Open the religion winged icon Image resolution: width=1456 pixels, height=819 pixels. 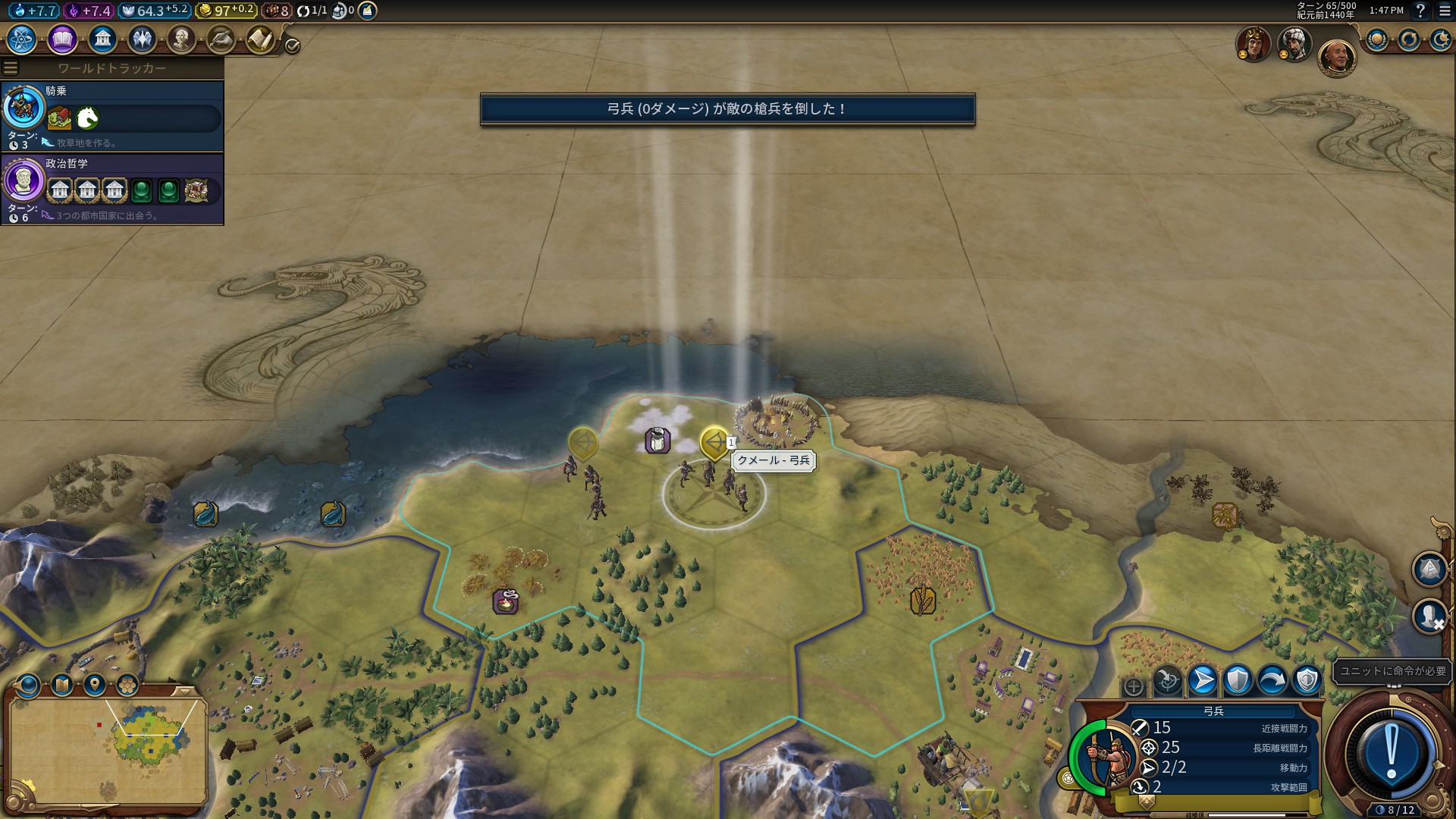142,39
